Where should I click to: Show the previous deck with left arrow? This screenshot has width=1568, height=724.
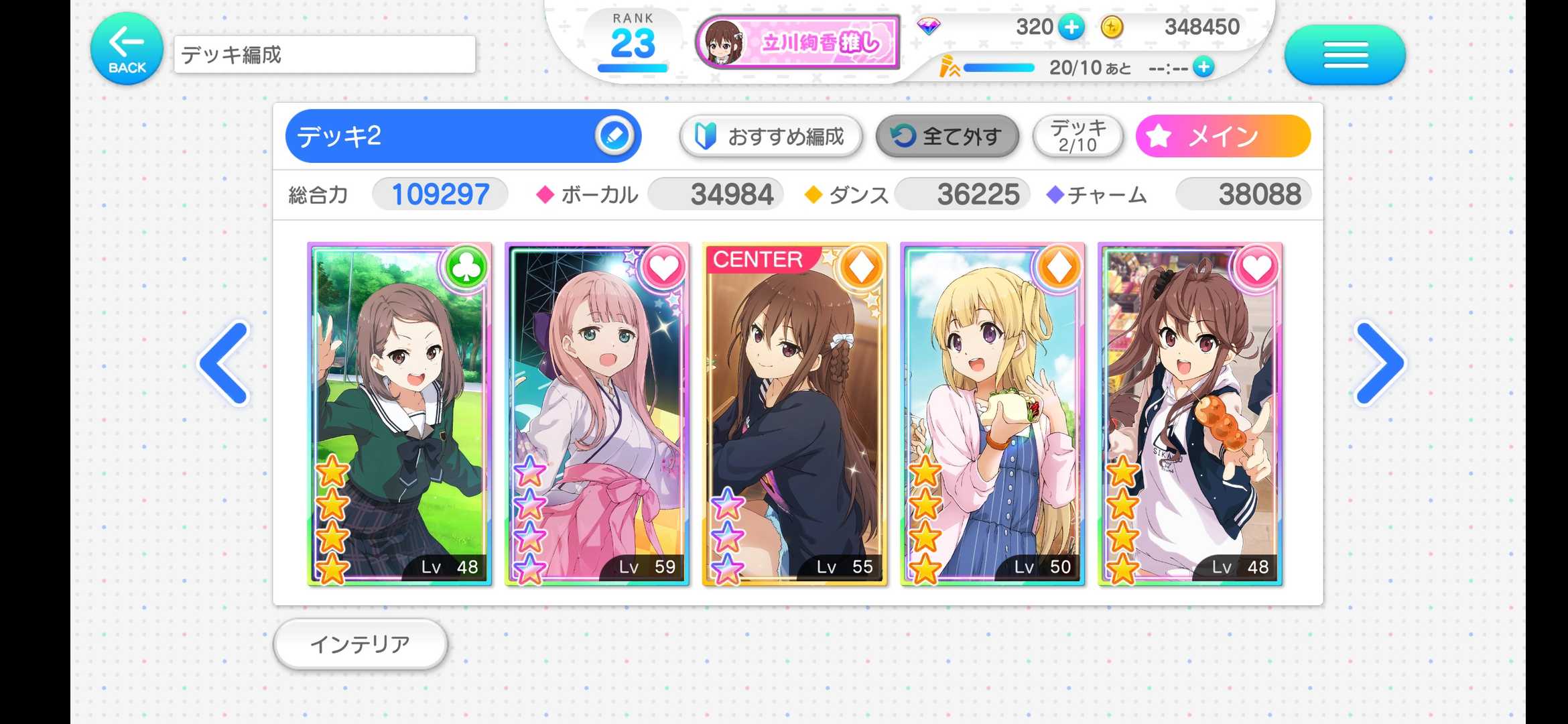(225, 363)
